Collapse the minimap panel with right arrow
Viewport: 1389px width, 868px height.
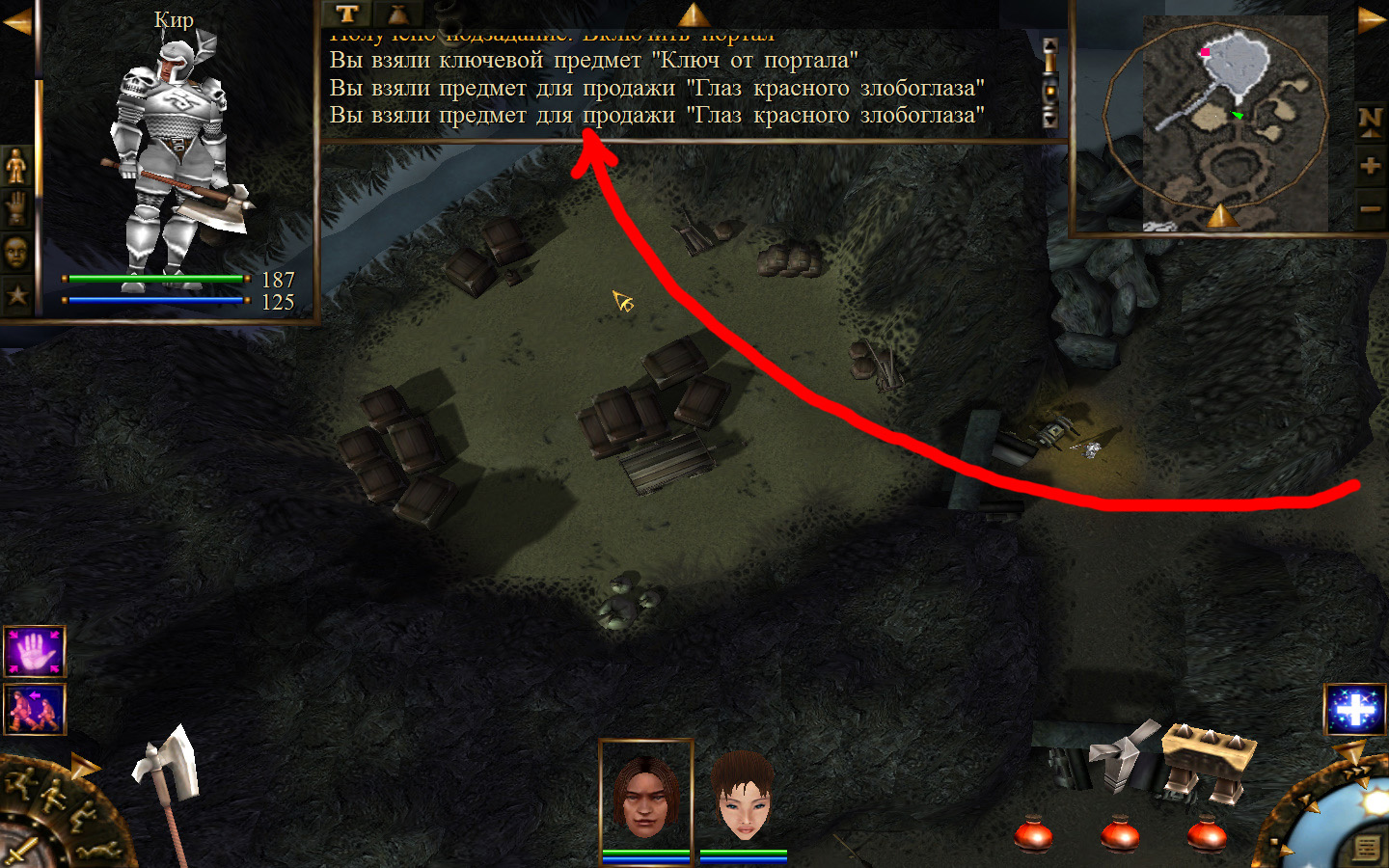[1372, 20]
